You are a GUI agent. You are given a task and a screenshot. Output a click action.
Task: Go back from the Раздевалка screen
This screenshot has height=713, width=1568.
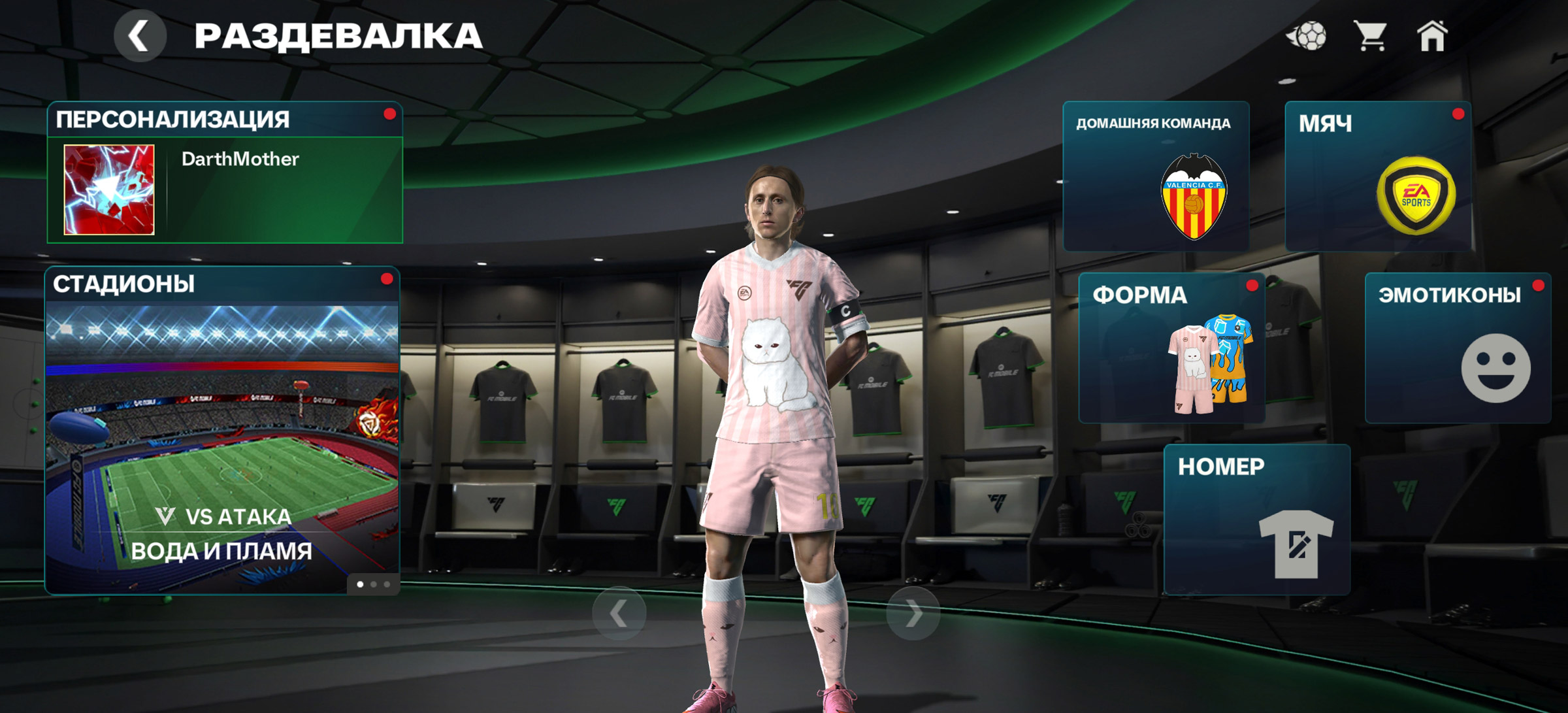pos(139,36)
